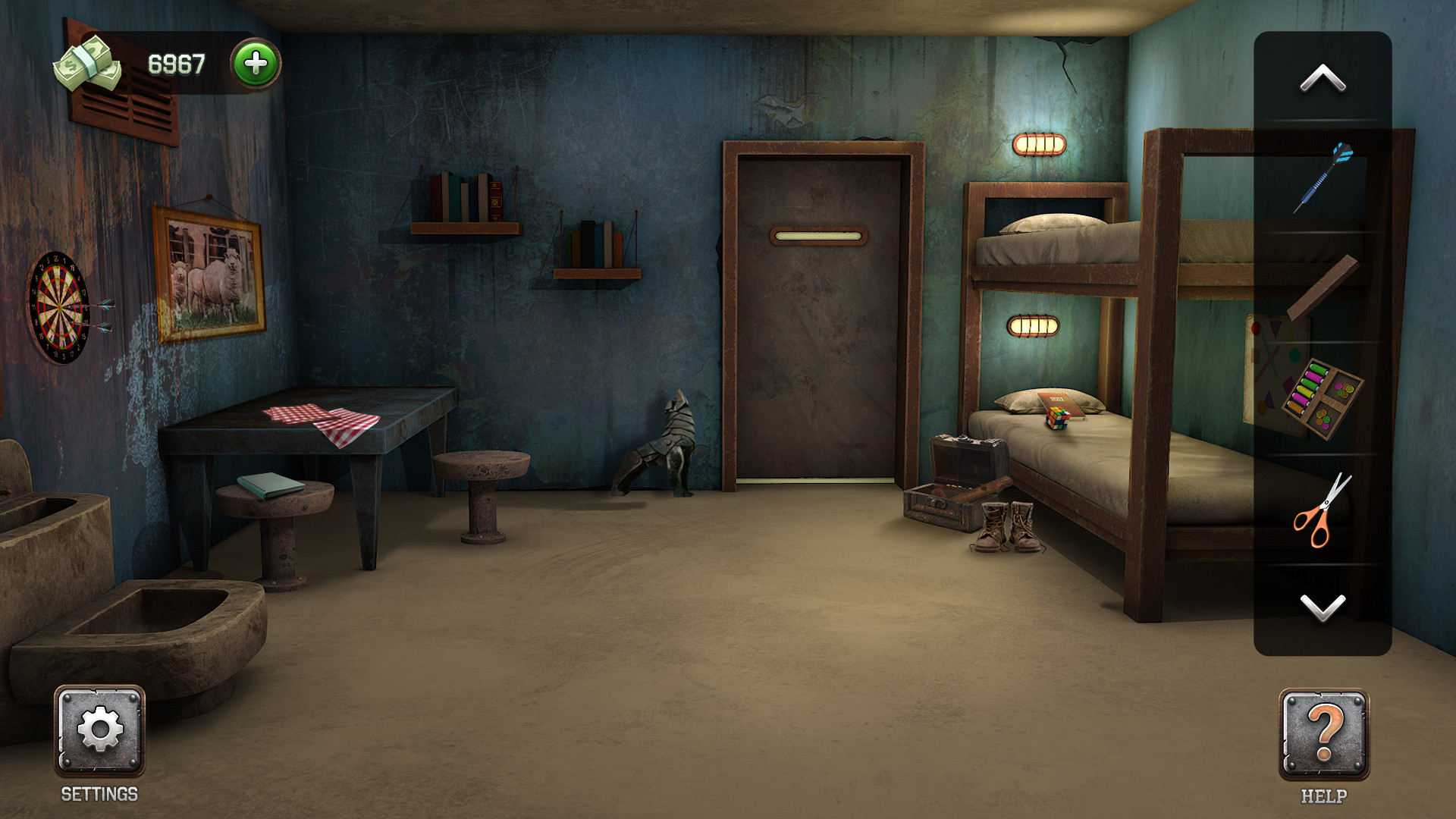Open the metal door peephole
Viewport: 1456px width, 819px height.
coord(821,237)
